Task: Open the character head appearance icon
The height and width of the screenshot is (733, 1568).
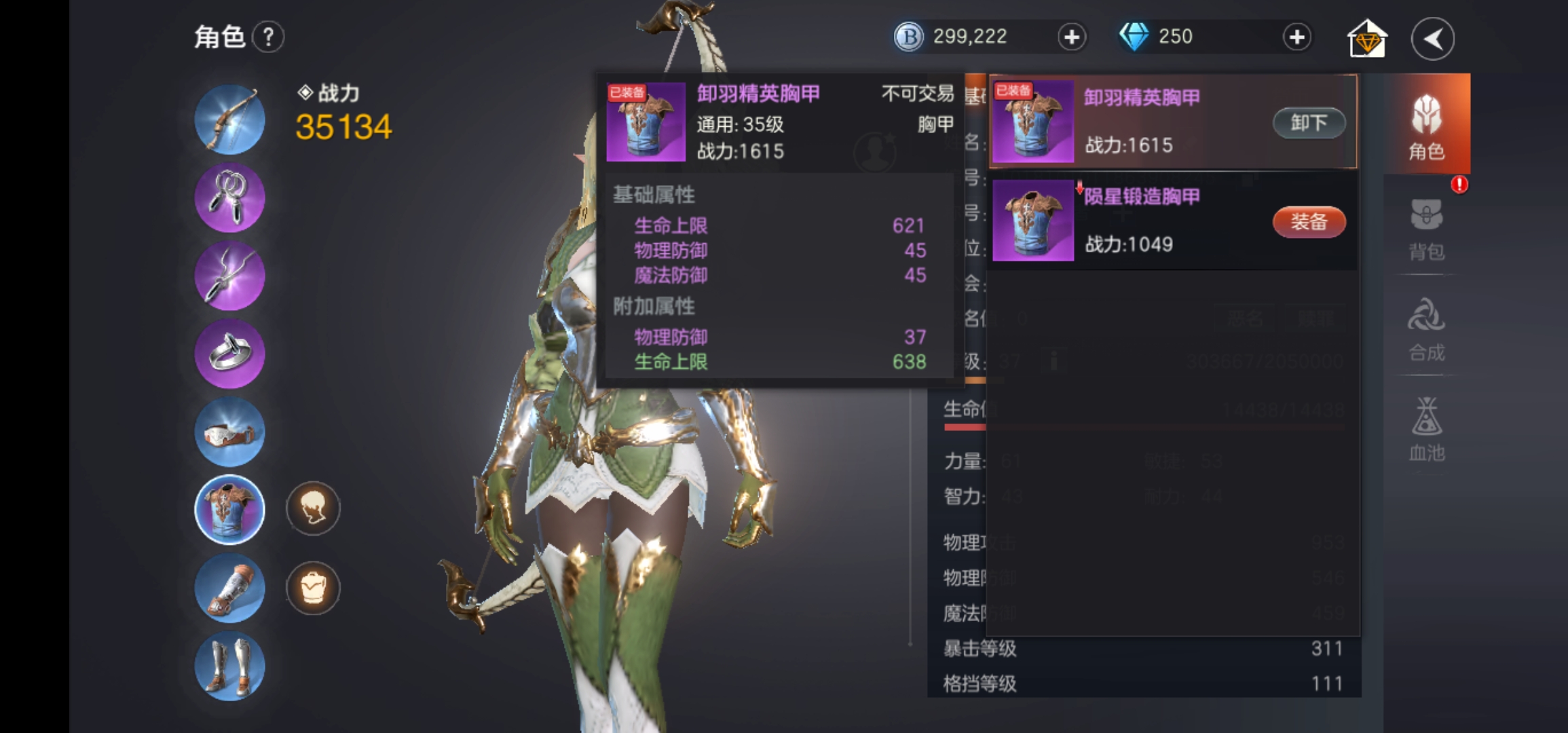Action: pyautogui.click(x=313, y=510)
